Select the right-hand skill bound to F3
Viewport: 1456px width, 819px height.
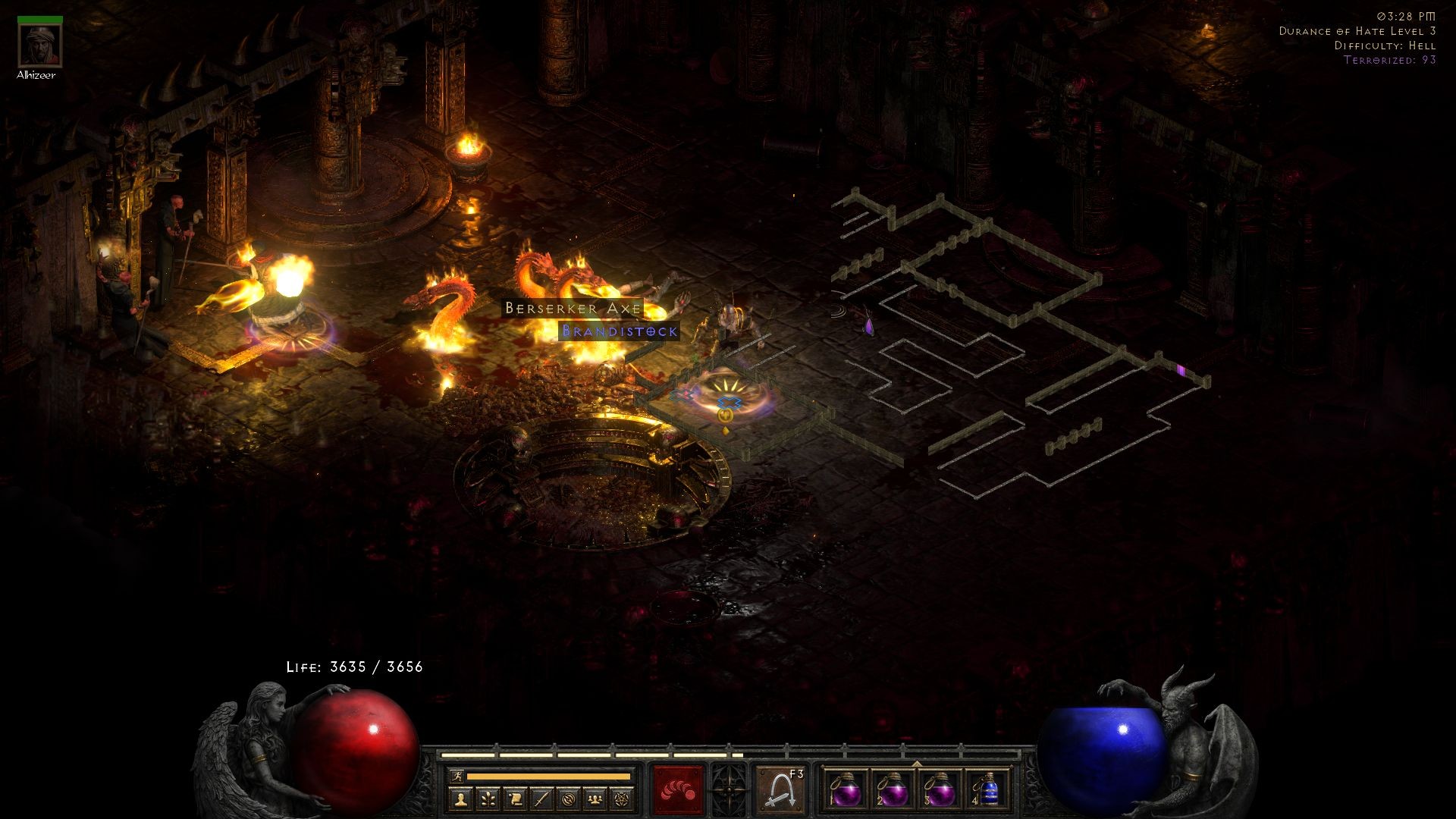780,790
